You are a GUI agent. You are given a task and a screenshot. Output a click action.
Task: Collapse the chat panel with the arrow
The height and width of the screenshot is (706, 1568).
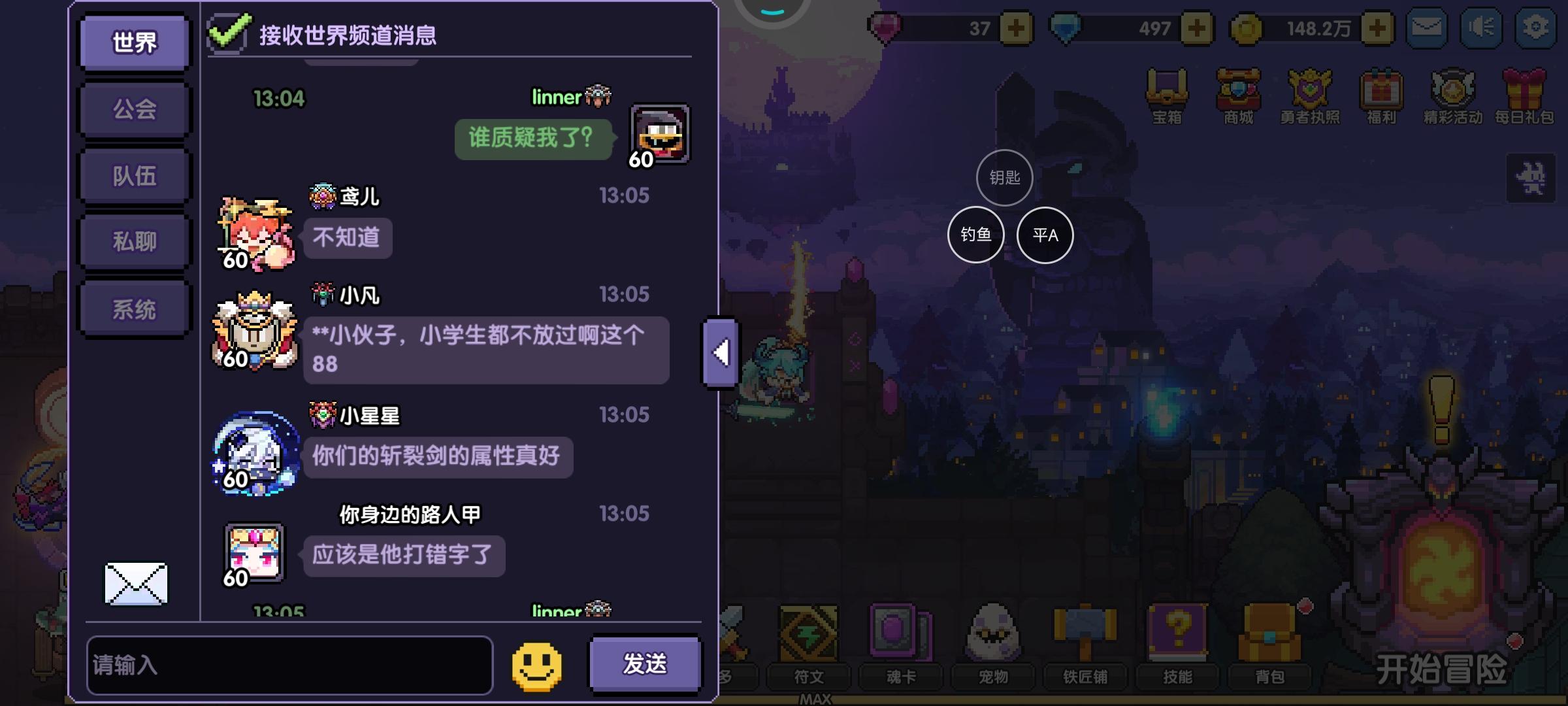tap(719, 352)
